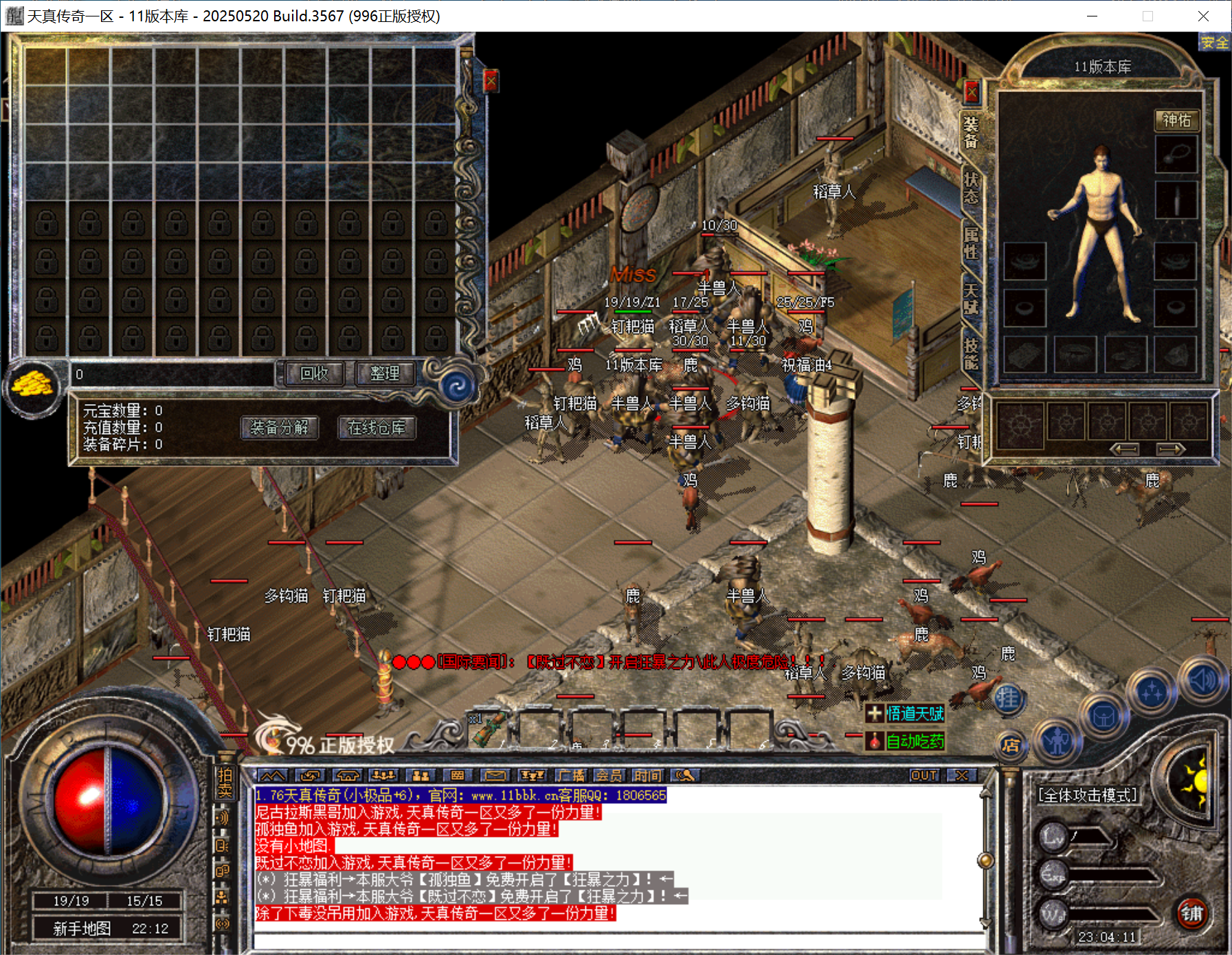
Task: Click the OUT button on chat bar
Action: click(923, 776)
